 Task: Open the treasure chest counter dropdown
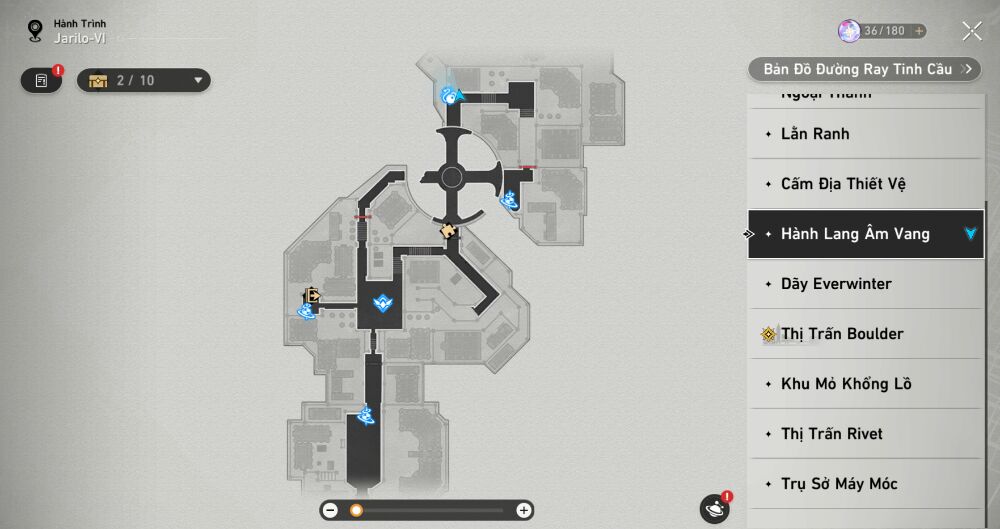coord(143,80)
